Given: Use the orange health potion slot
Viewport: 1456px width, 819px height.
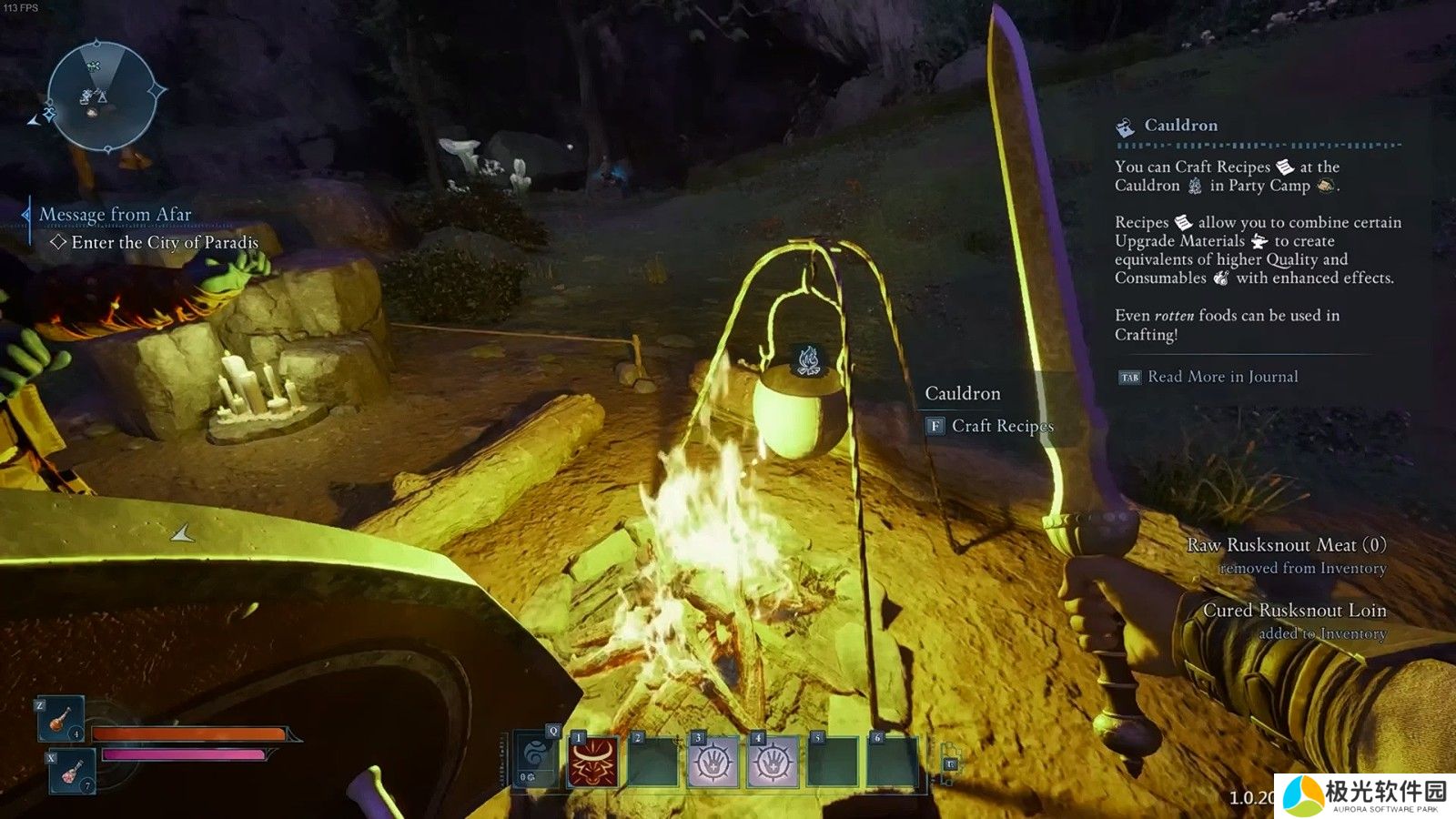Looking at the screenshot, I should point(61,718).
